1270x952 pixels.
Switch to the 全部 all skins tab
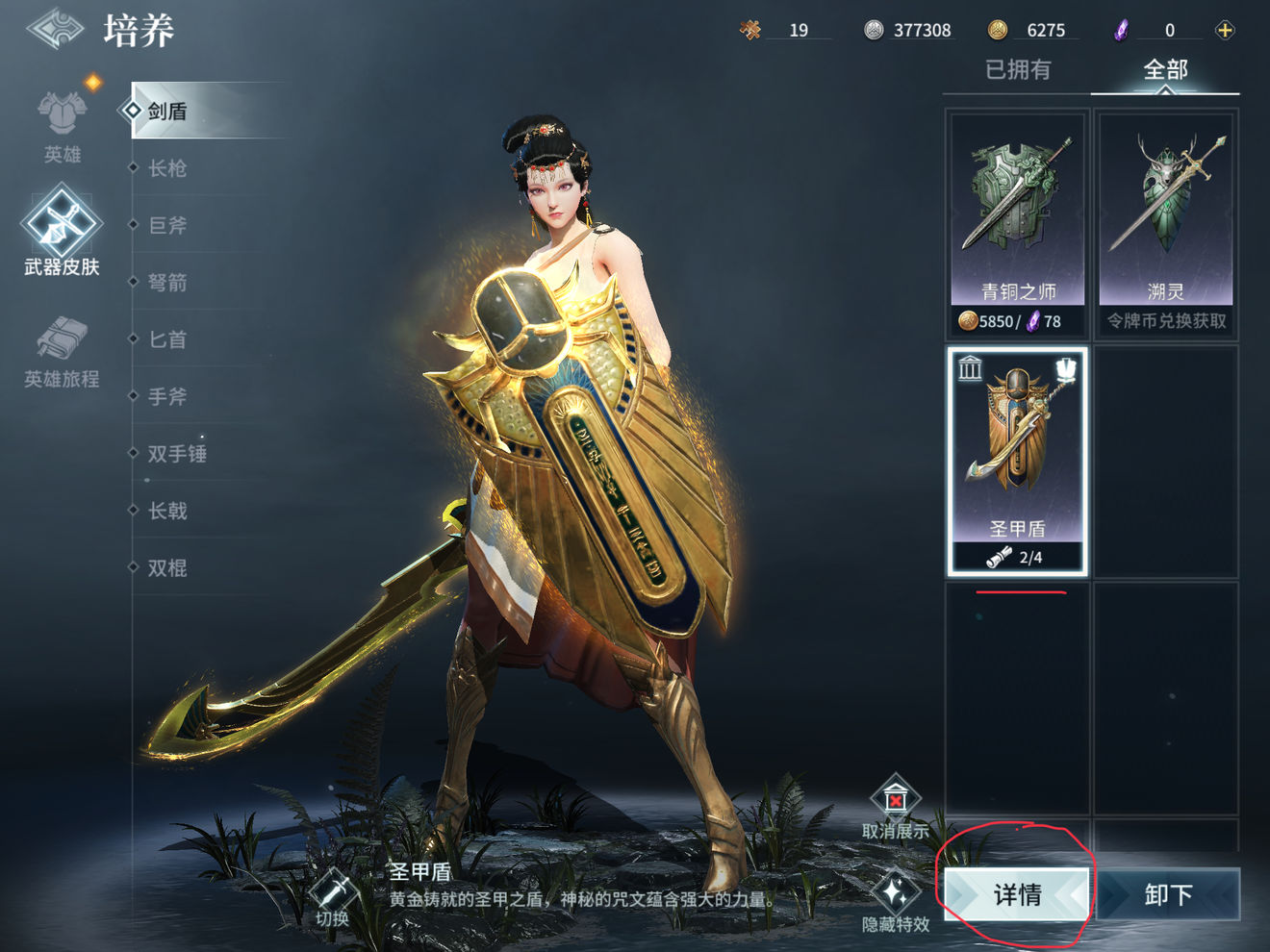pyautogui.click(x=1165, y=69)
